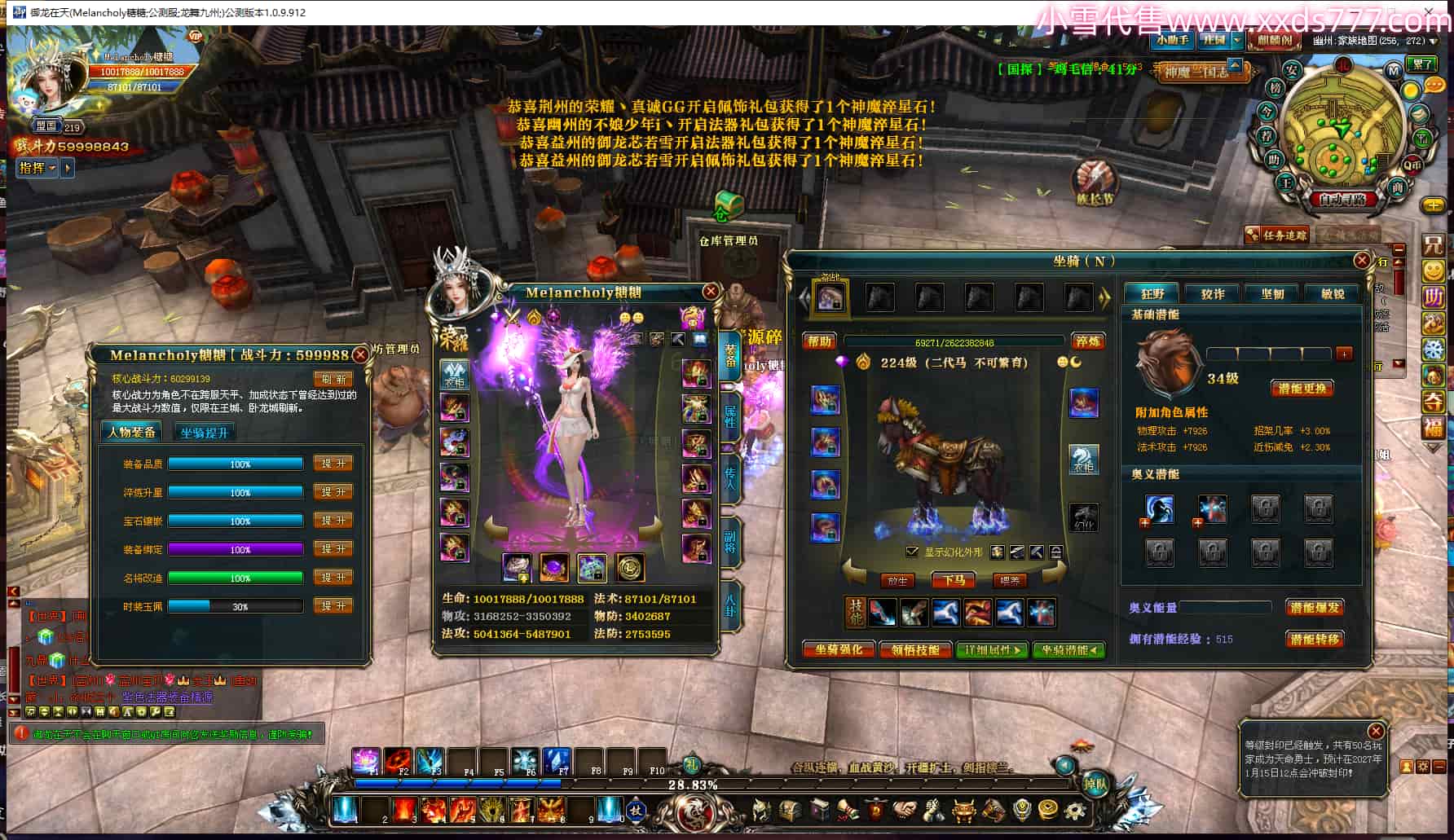Open the mount 帮助 help button
Viewport: 1454px width, 840px height.
coord(820,341)
